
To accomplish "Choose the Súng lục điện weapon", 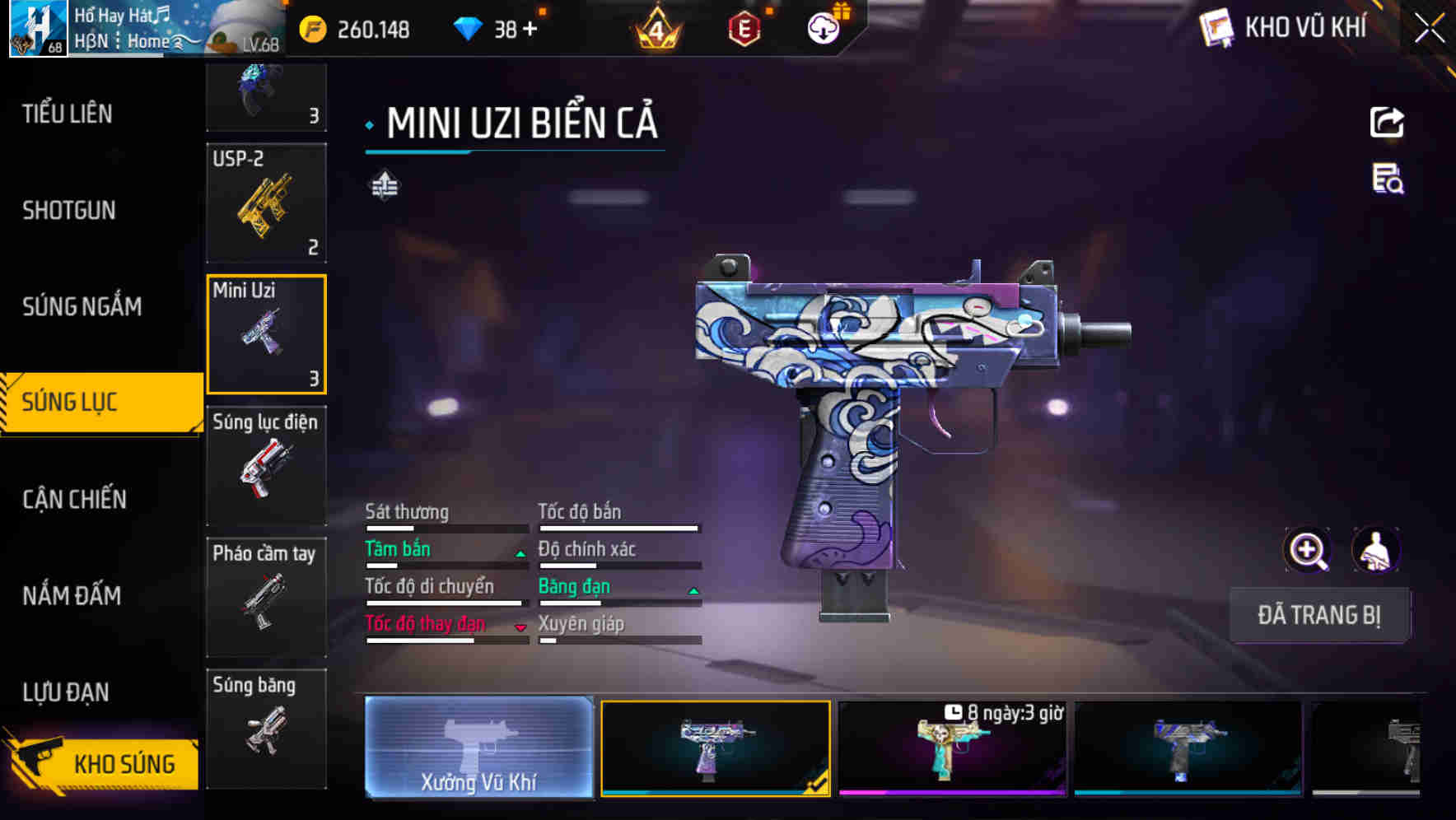I will (x=266, y=465).
